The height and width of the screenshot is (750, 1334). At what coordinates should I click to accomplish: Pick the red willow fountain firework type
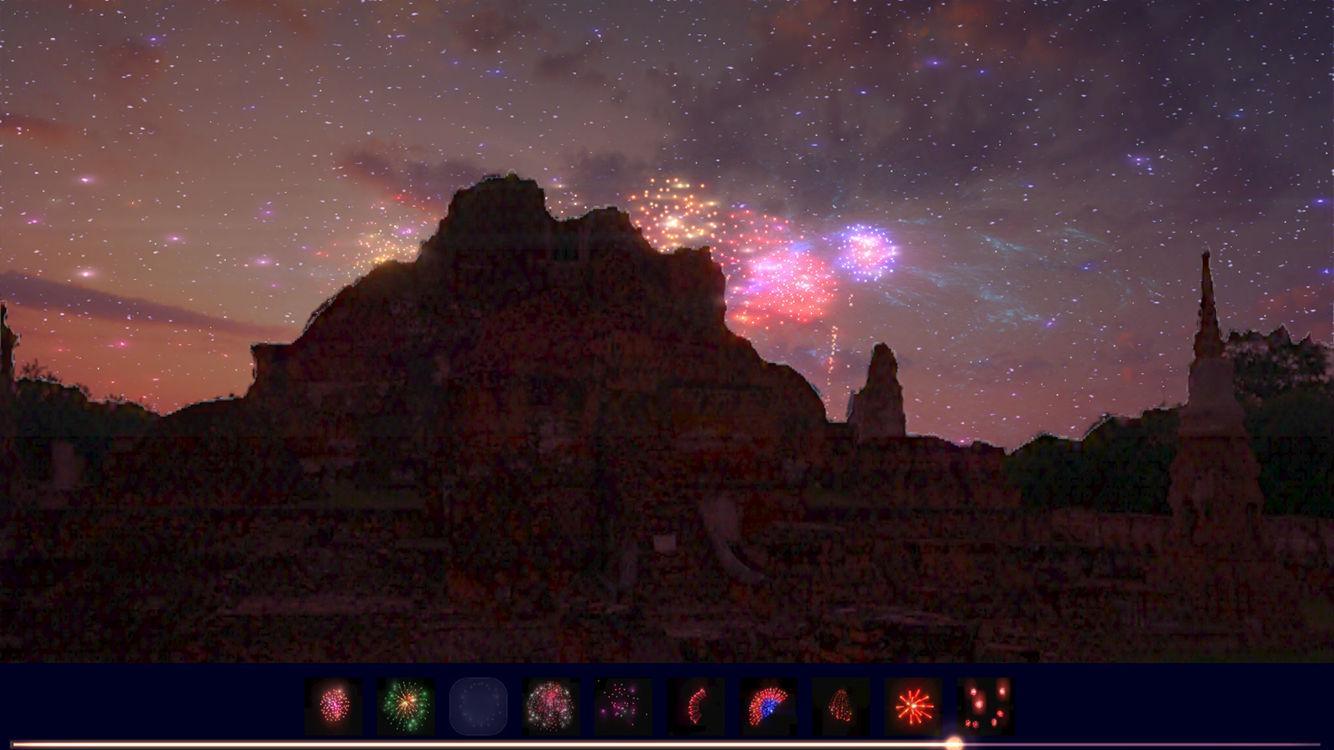coord(838,705)
